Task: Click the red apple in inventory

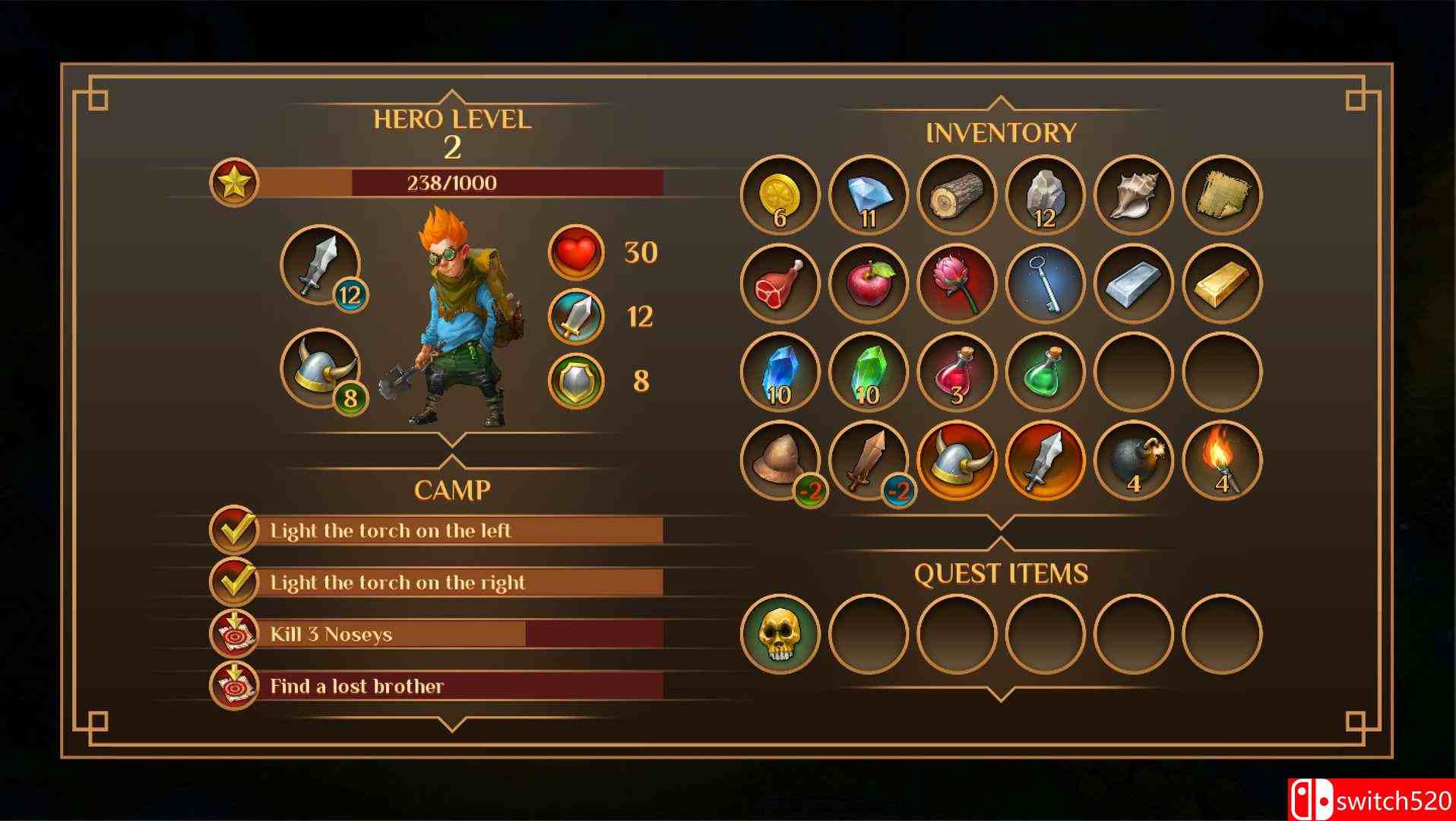Action: (x=867, y=284)
